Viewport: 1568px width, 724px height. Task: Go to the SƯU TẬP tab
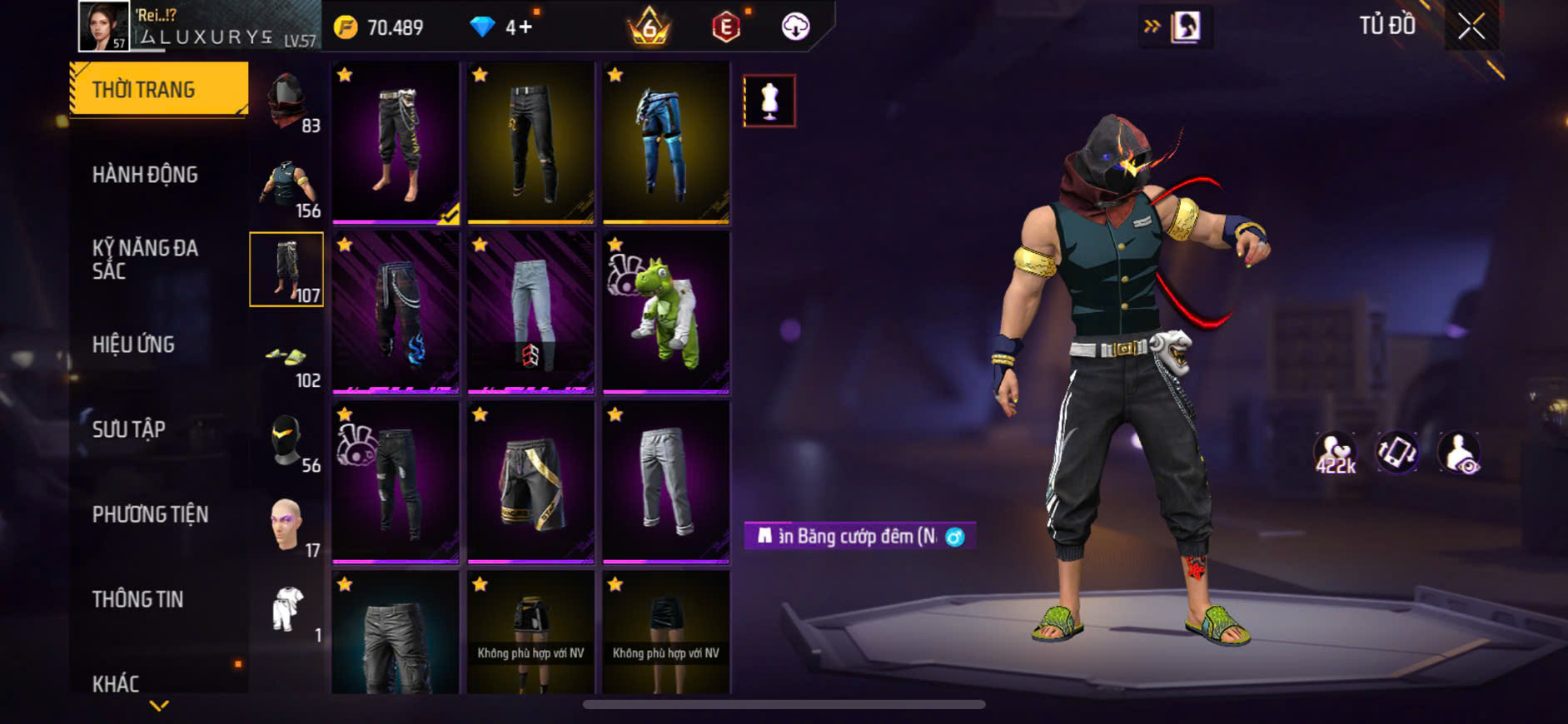[x=129, y=429]
